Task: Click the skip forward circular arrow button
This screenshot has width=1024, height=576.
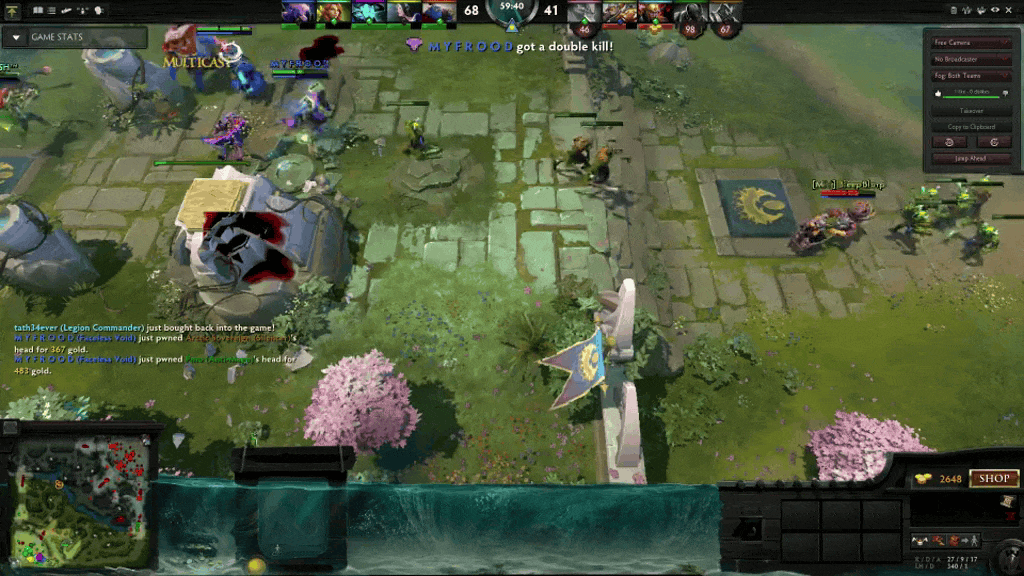Action: coord(993,142)
